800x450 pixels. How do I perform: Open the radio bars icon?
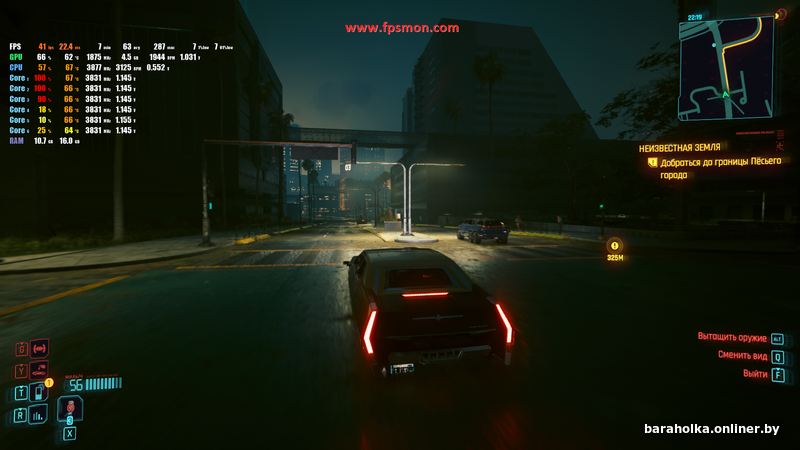[39, 414]
